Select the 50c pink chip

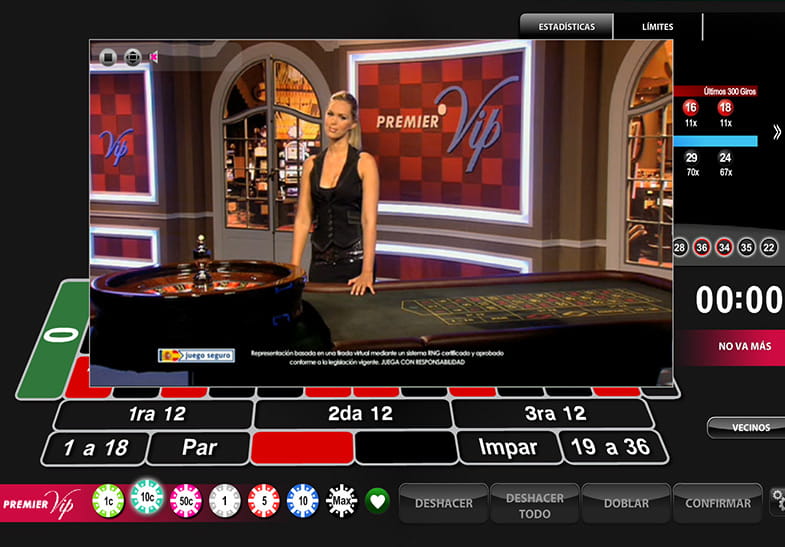pyautogui.click(x=186, y=500)
